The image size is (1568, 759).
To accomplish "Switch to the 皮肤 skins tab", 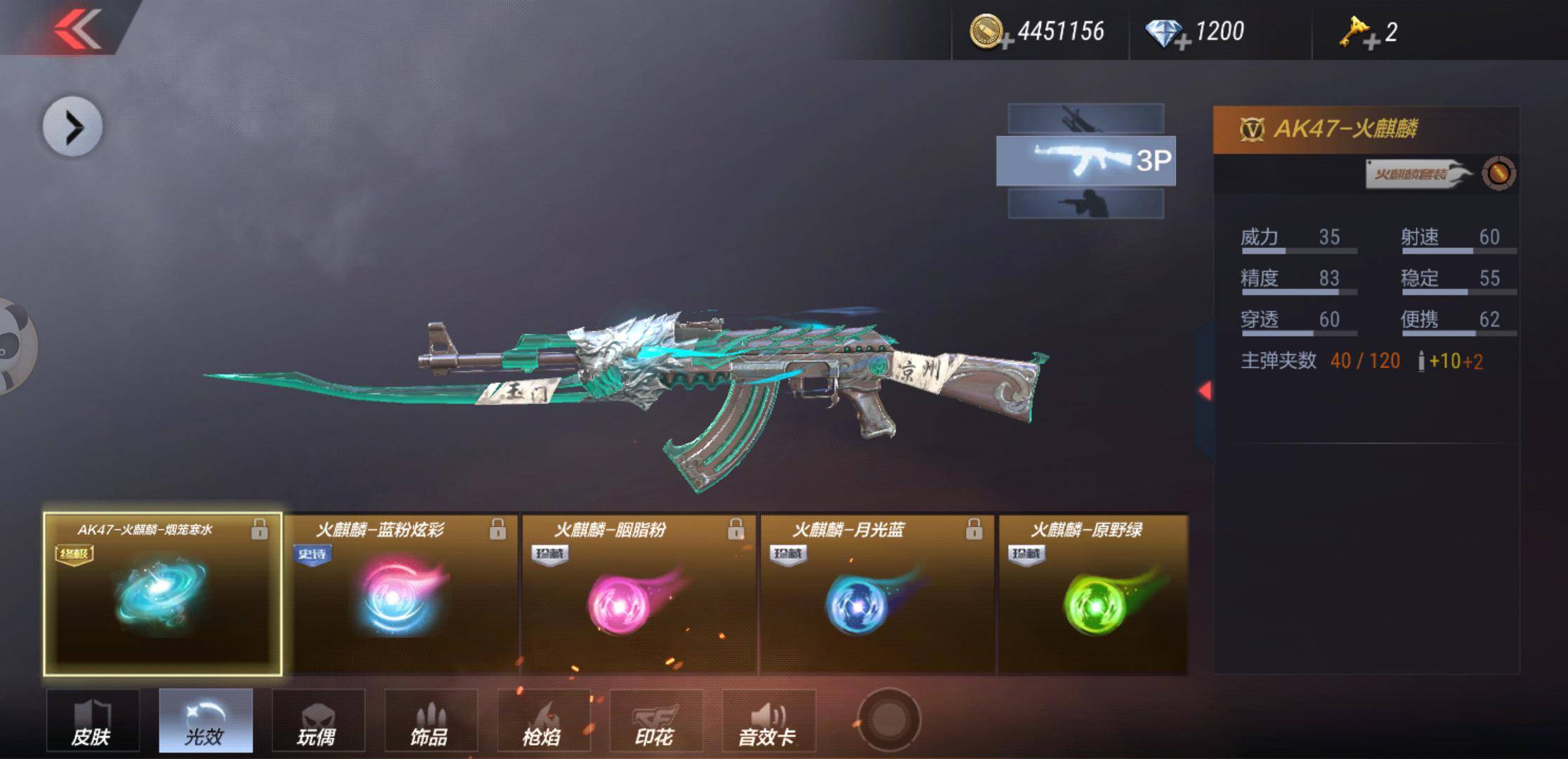I will (x=93, y=721).
